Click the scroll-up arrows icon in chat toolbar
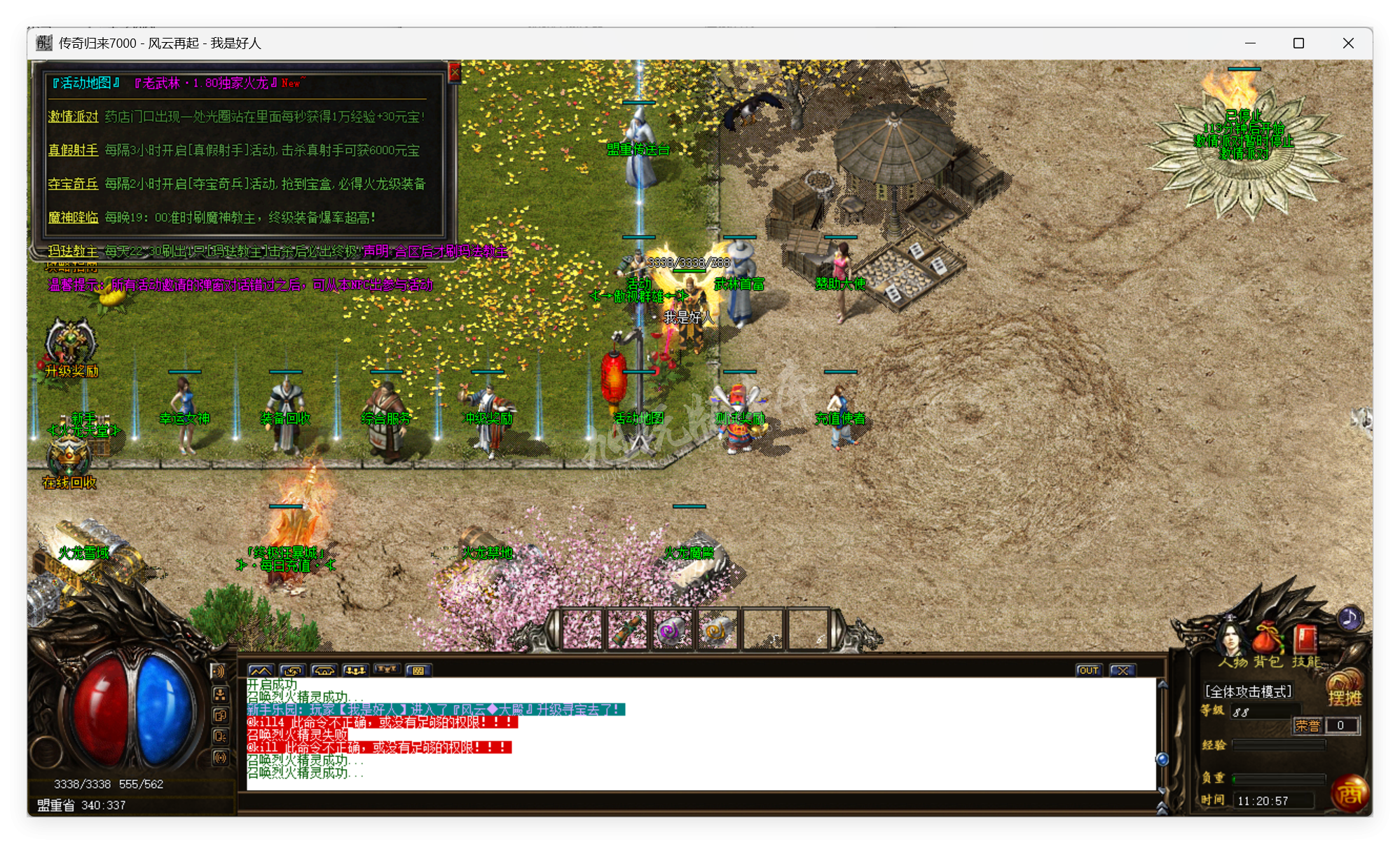Viewport: 1400px width, 844px height. [259, 670]
